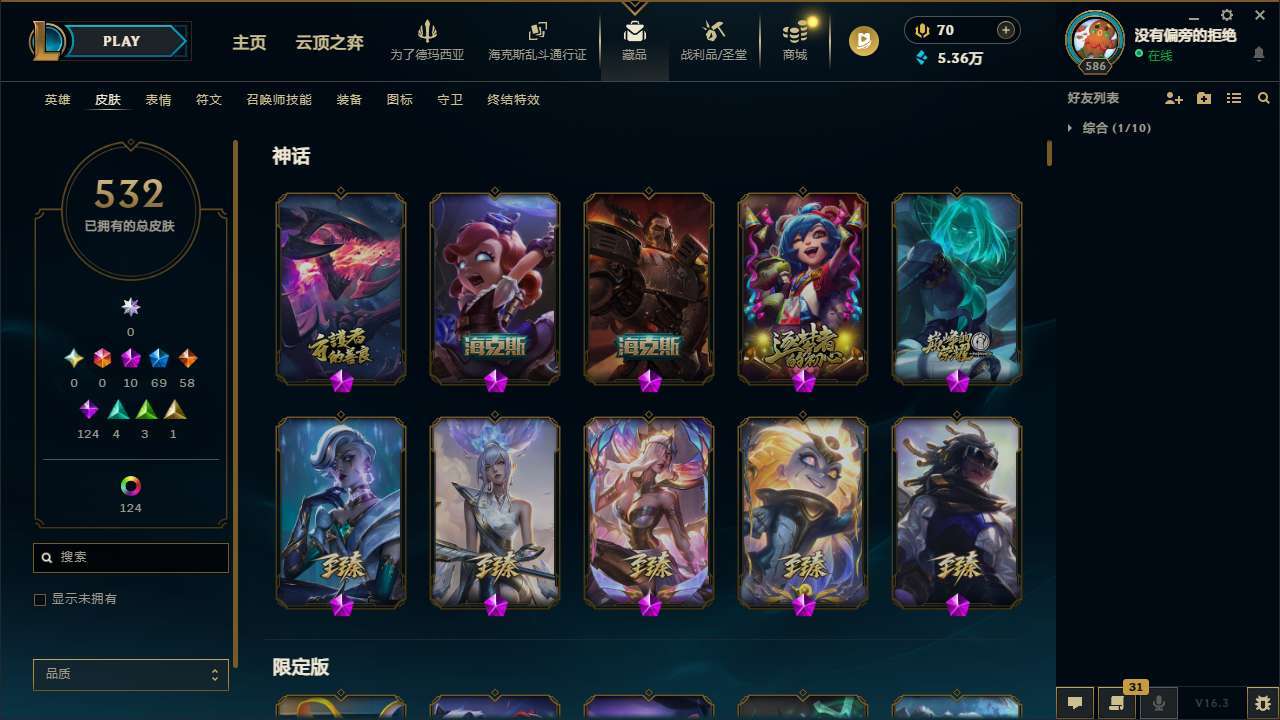Open the 品质 quality dropdown
Screen dimensions: 1280x720
(x=130, y=674)
